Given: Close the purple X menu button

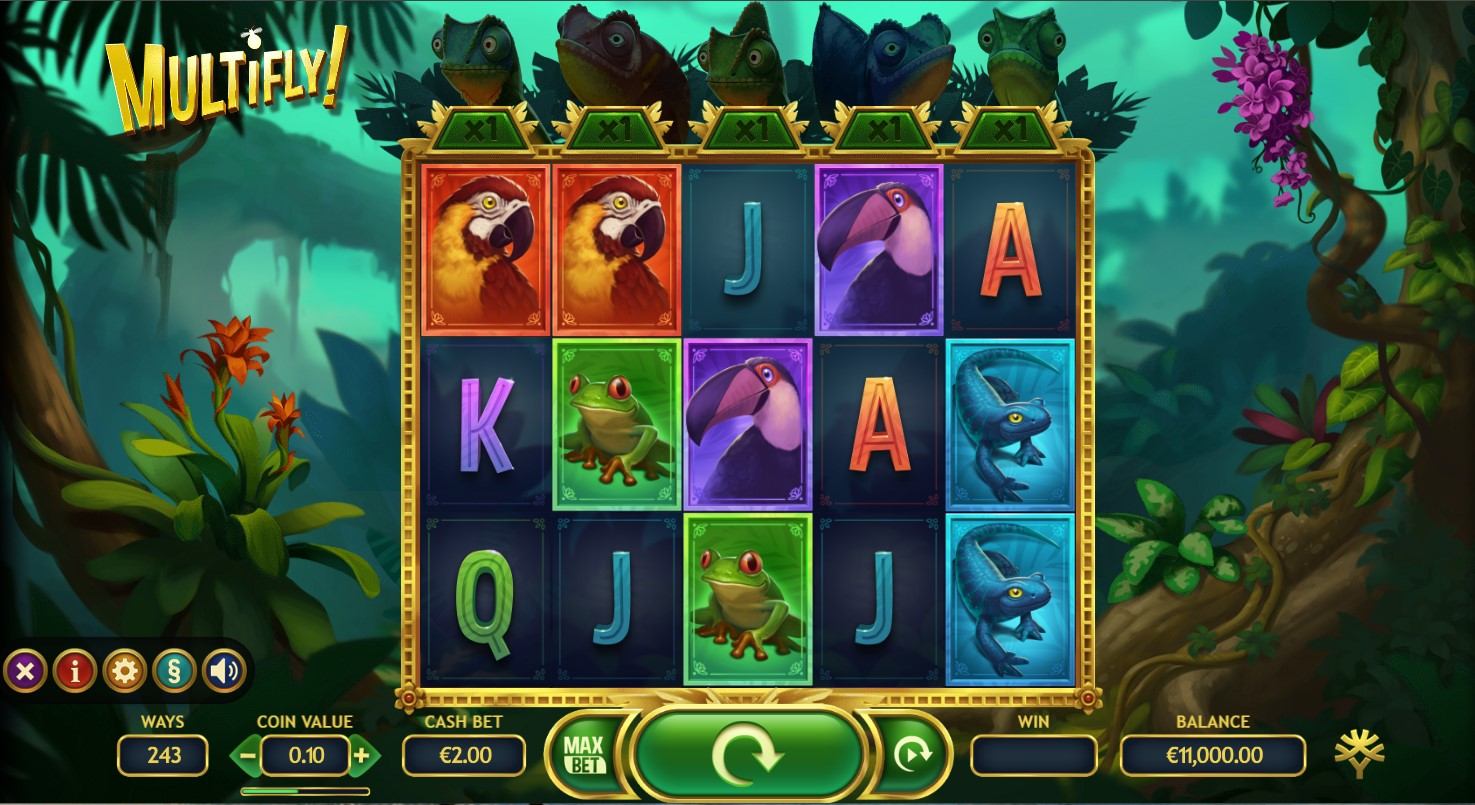Looking at the screenshot, I should (25, 671).
